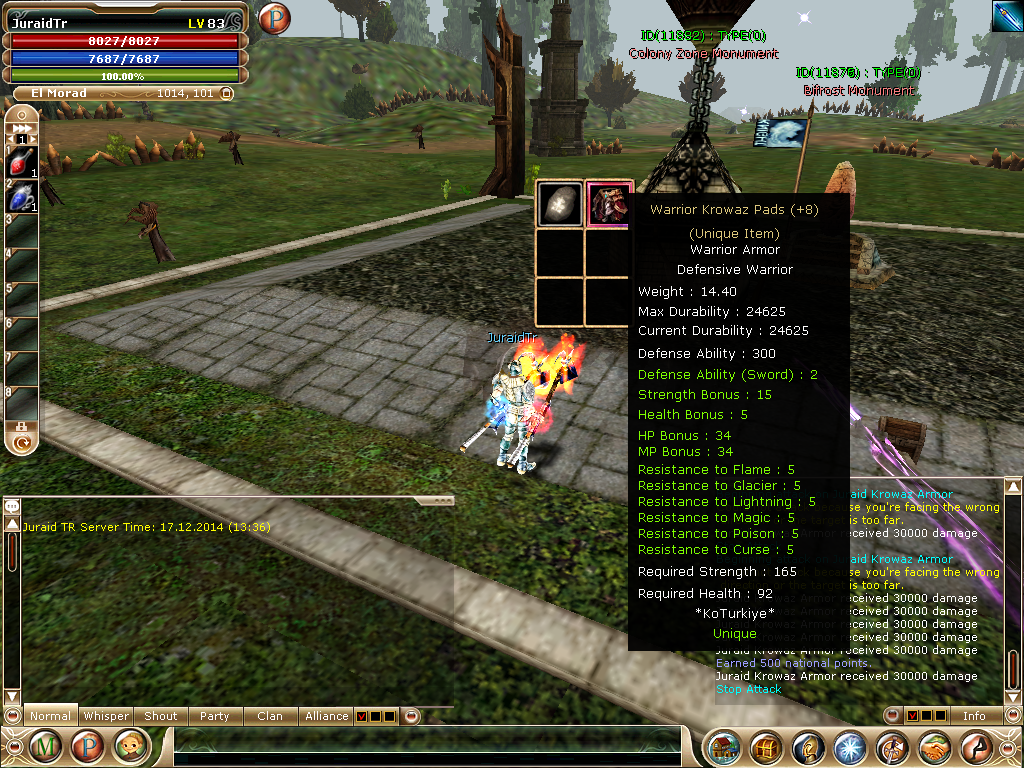The width and height of the screenshot is (1024, 768).
Task: Click the green M round button
Action: [x=45, y=746]
